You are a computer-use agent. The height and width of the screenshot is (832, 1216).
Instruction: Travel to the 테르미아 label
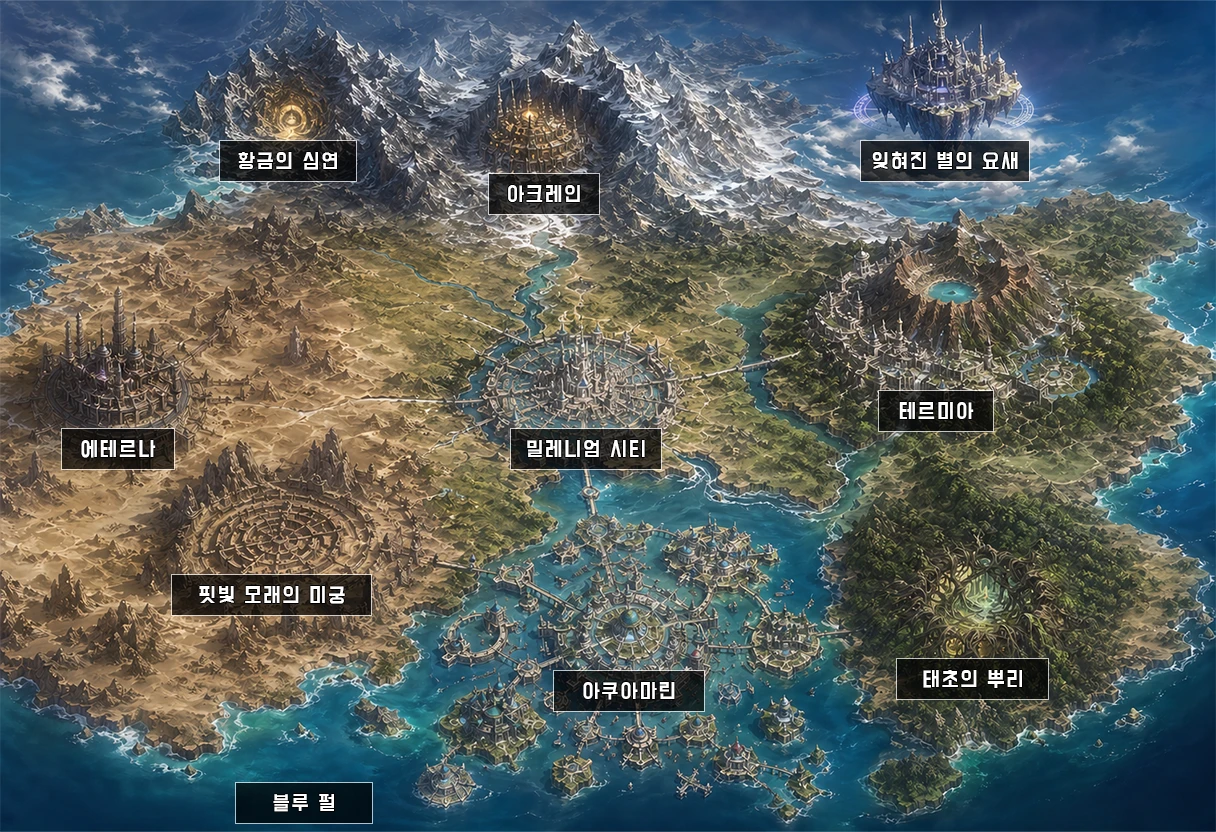(935, 411)
